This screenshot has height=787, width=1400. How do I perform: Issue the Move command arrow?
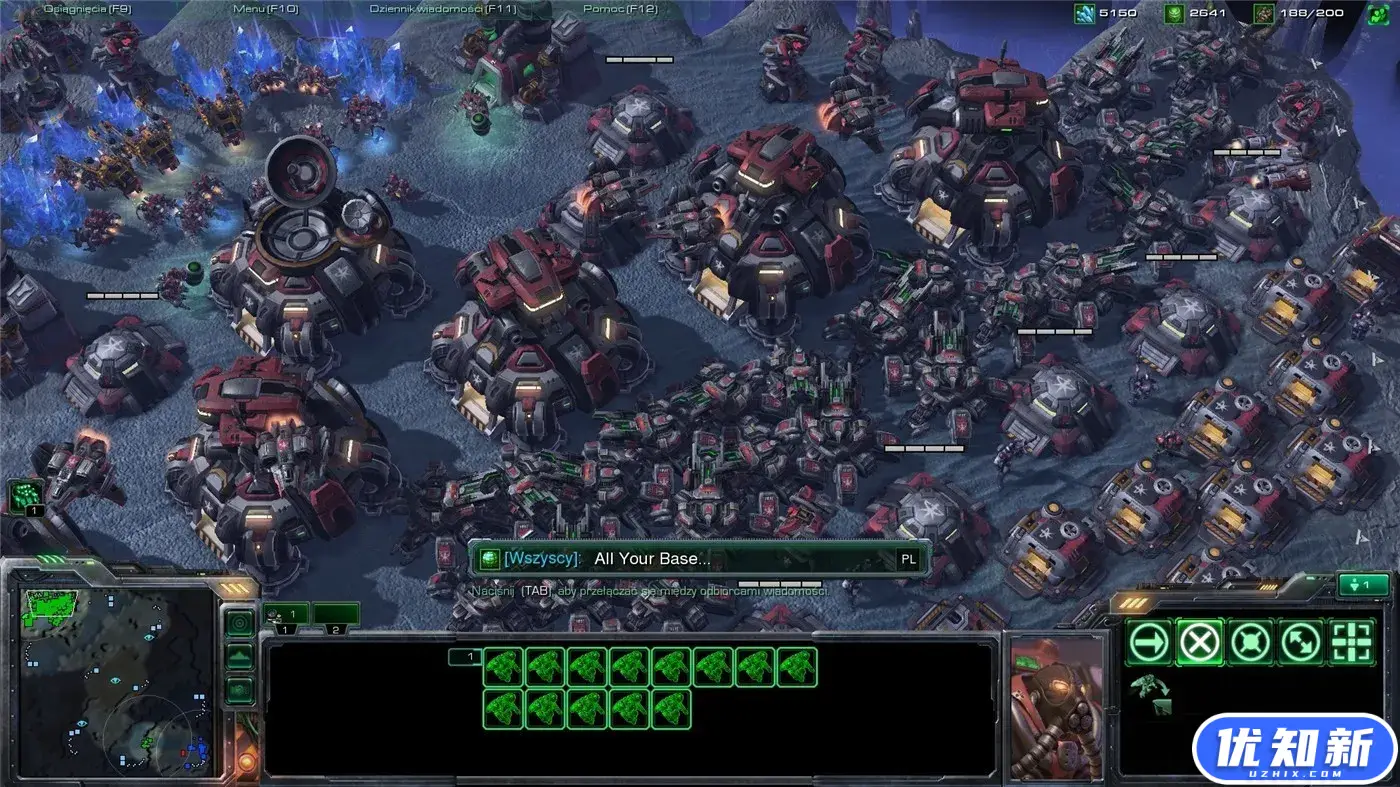pyautogui.click(x=1149, y=642)
